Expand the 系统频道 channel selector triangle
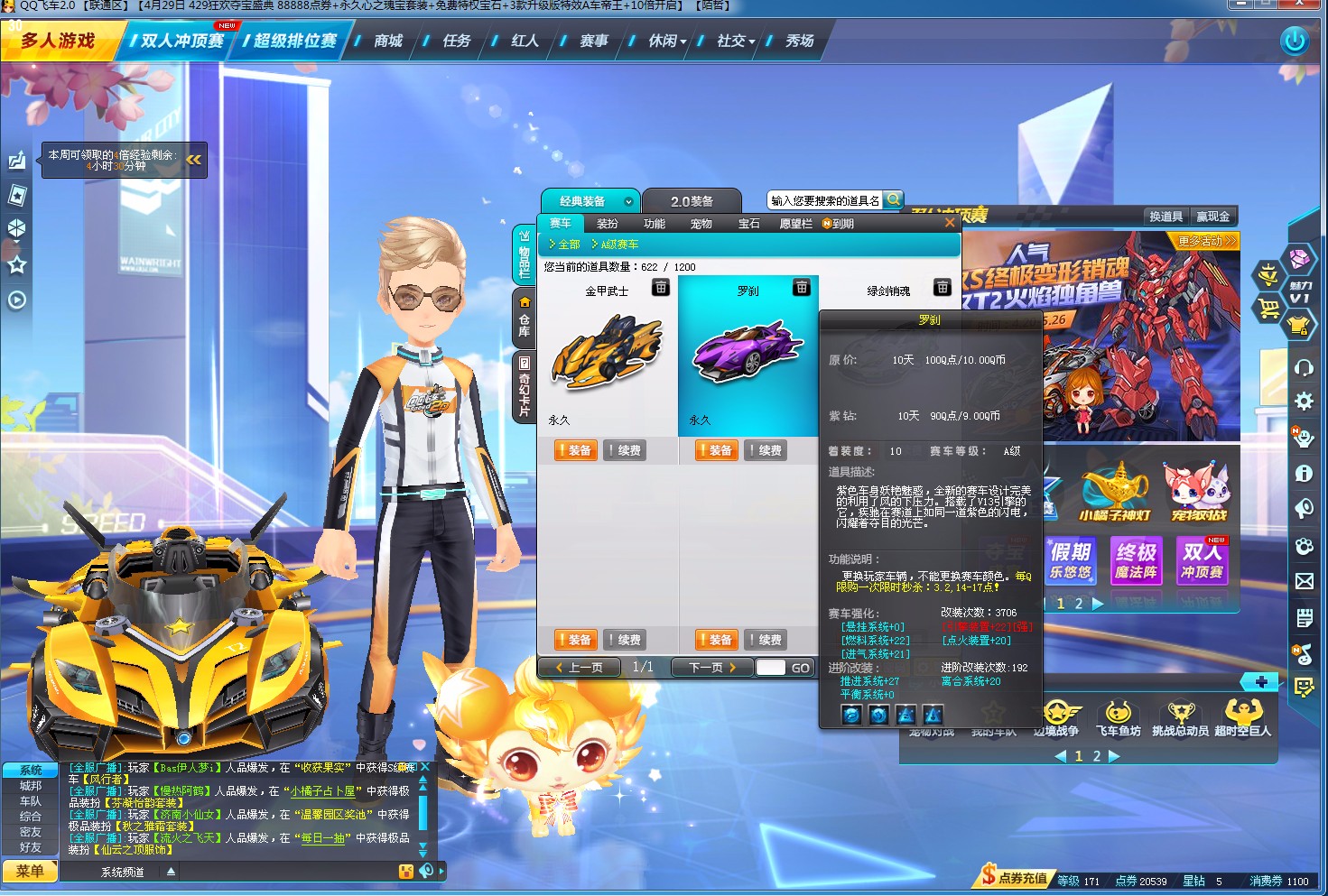 (x=170, y=870)
